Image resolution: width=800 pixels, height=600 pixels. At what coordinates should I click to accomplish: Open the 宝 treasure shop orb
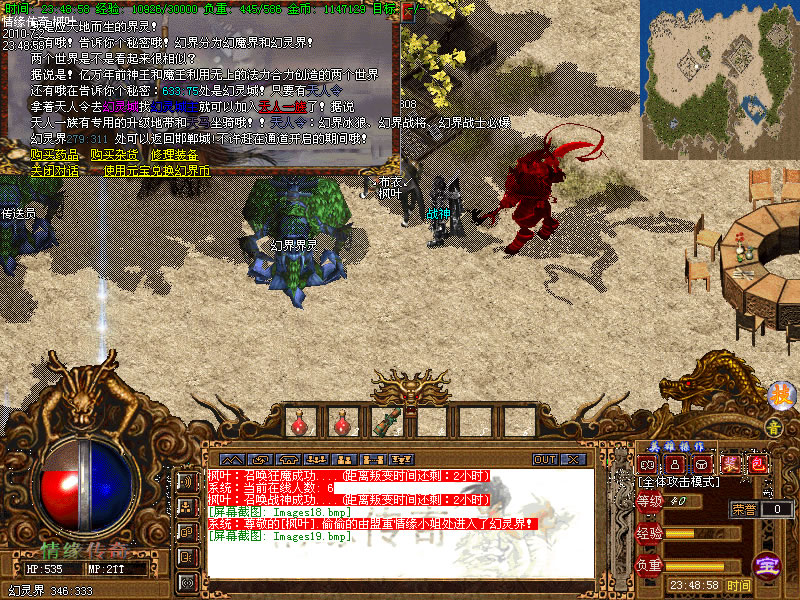(768, 563)
